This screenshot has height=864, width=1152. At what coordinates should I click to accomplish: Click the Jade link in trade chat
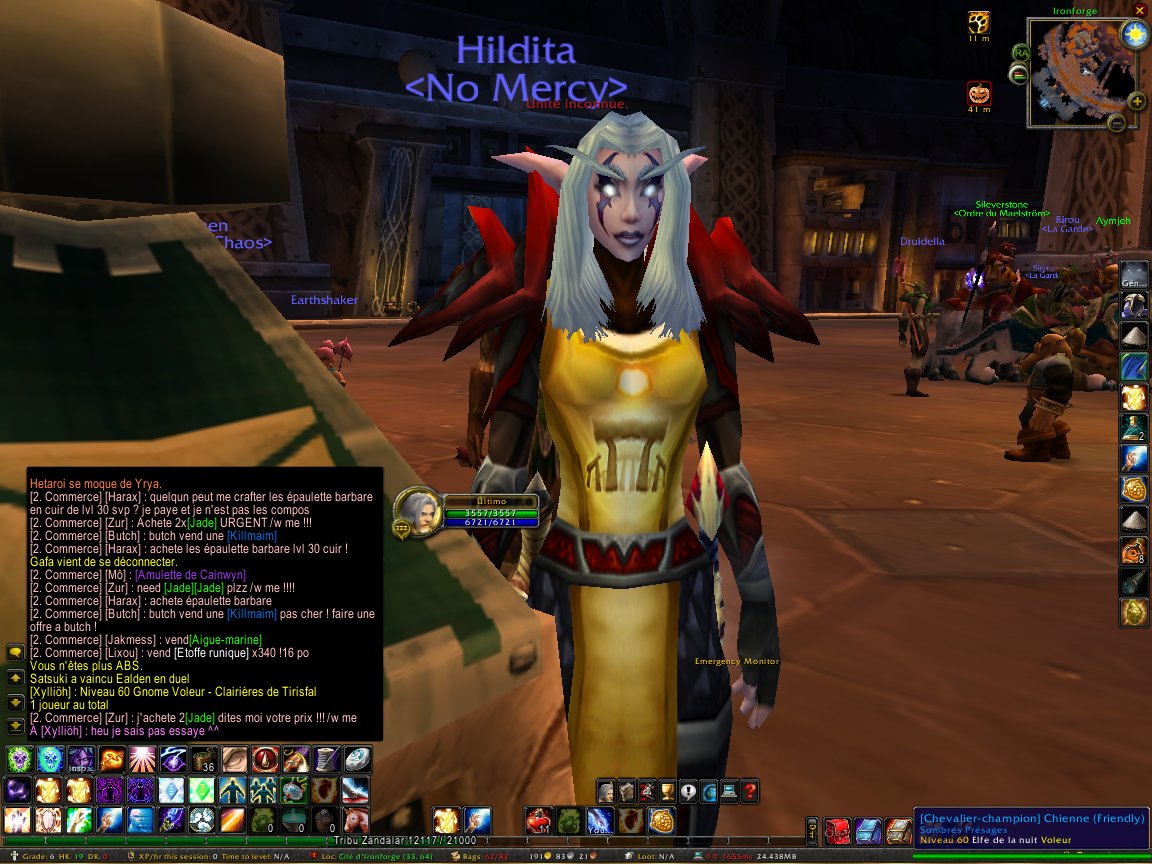[201, 522]
